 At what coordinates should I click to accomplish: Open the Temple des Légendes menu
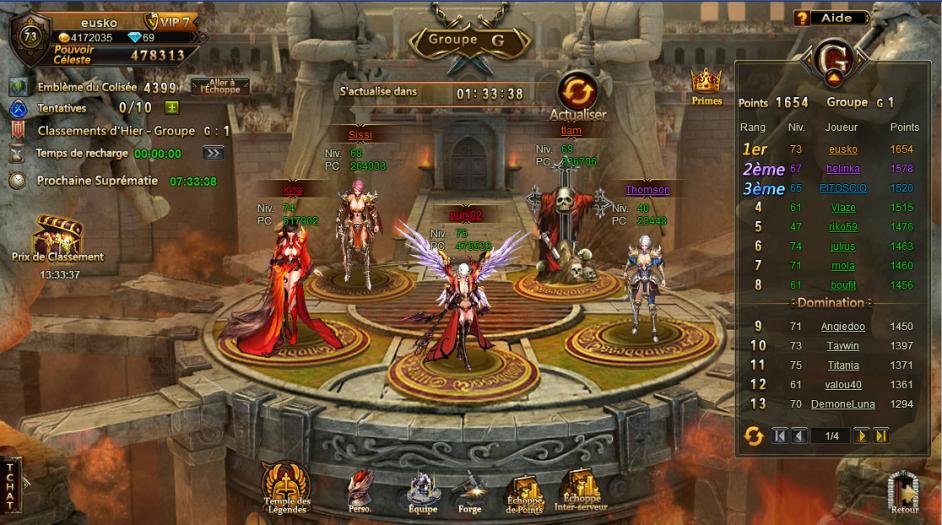pyautogui.click(x=286, y=486)
